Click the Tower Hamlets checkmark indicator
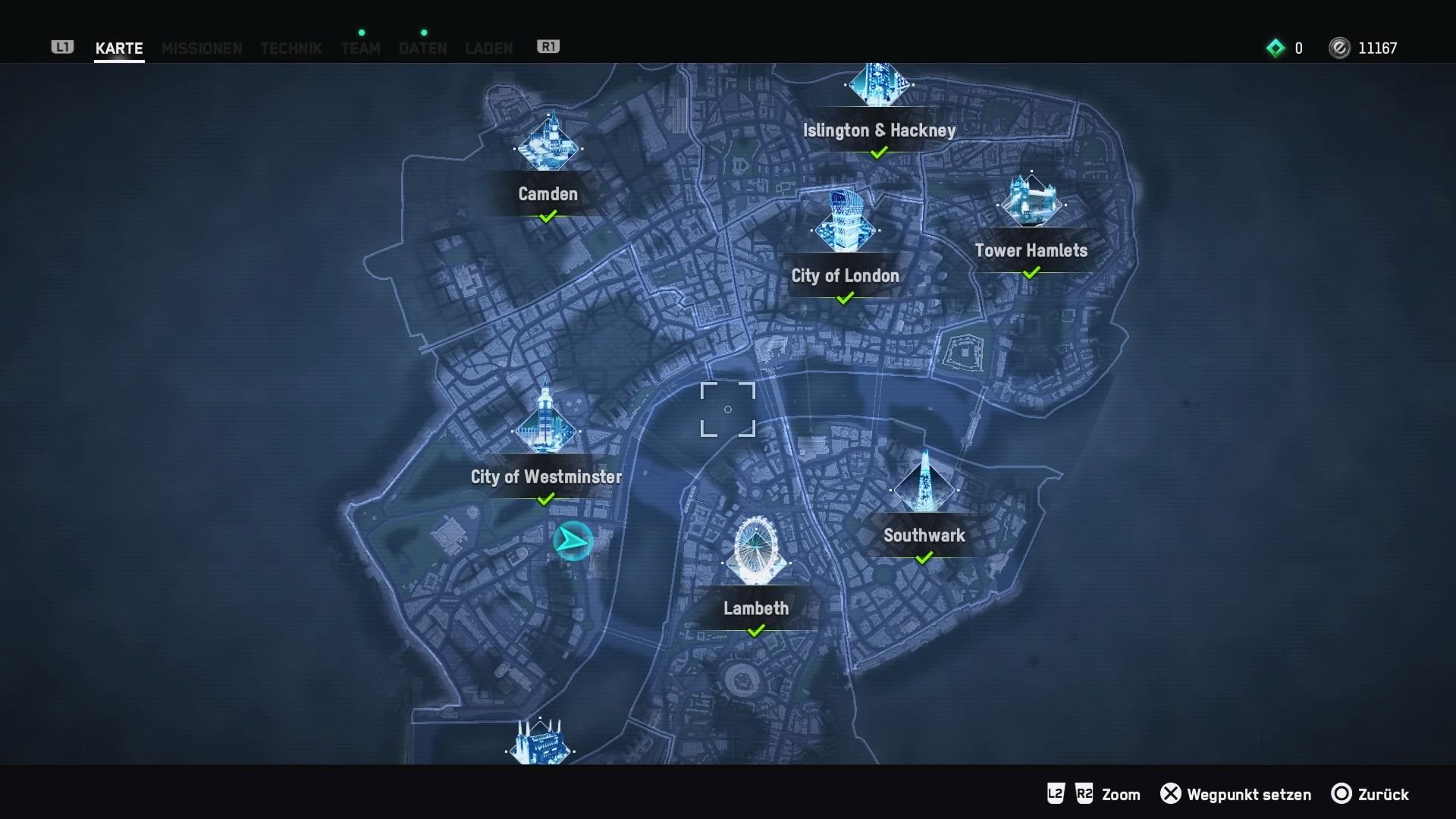The image size is (1456, 819). pyautogui.click(x=1031, y=274)
